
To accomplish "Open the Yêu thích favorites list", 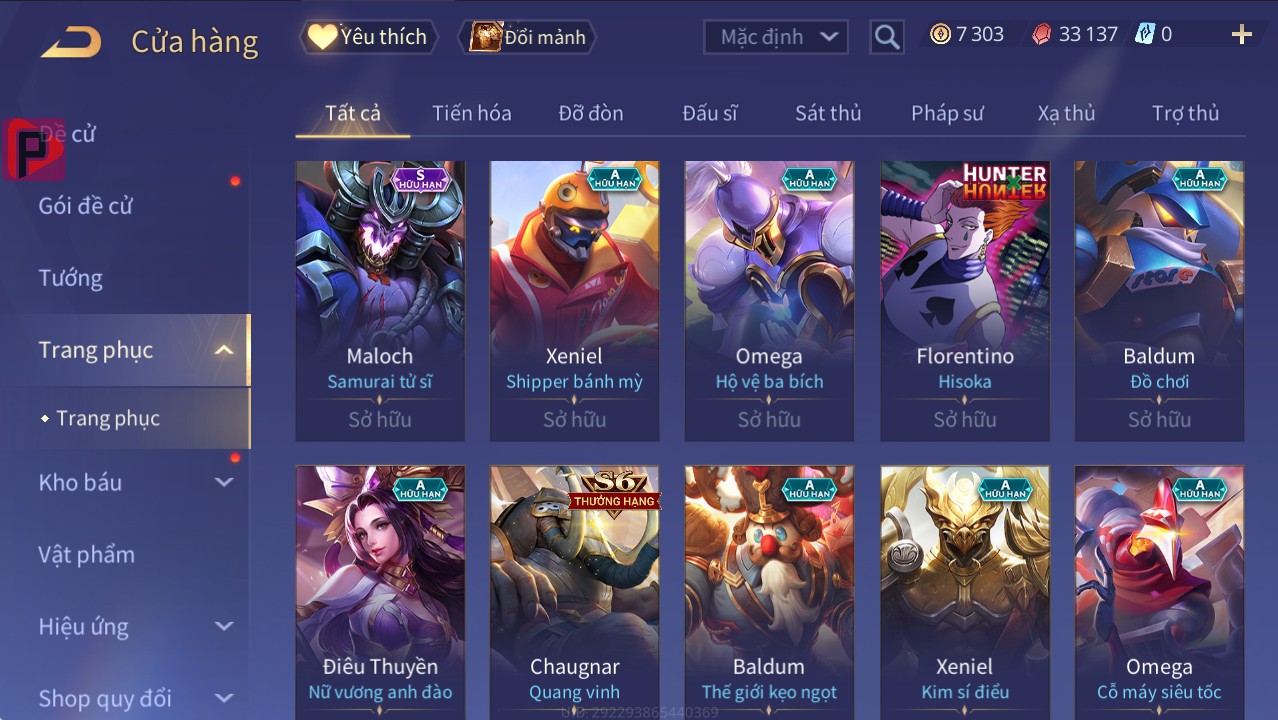I will click(x=367, y=37).
